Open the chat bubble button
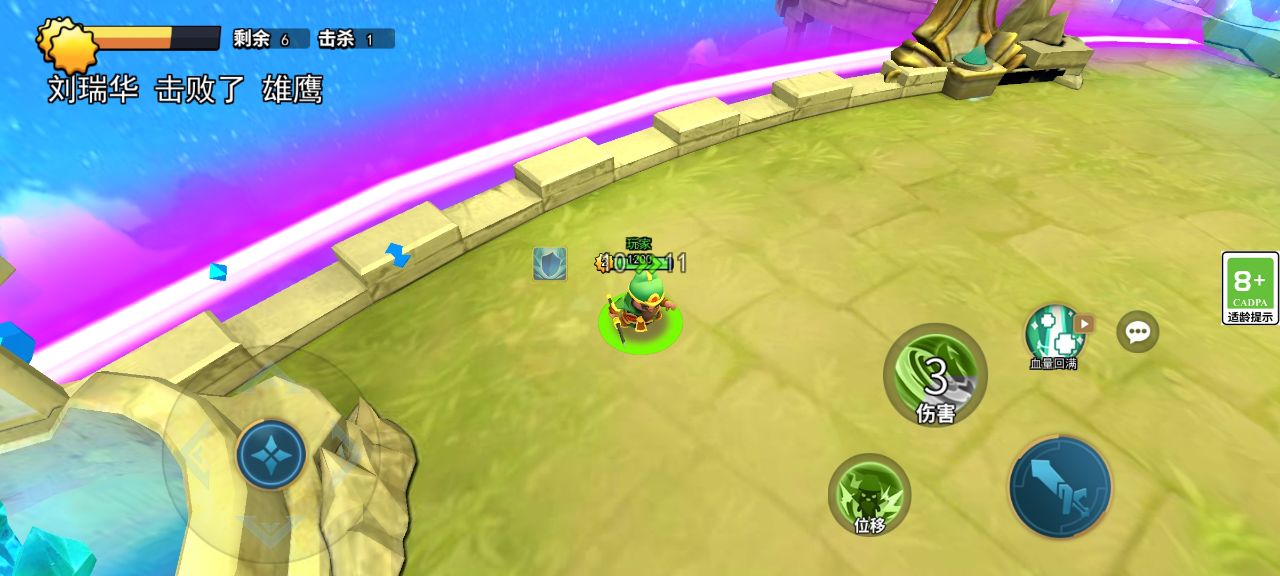Image resolution: width=1280 pixels, height=576 pixels. click(x=1138, y=332)
